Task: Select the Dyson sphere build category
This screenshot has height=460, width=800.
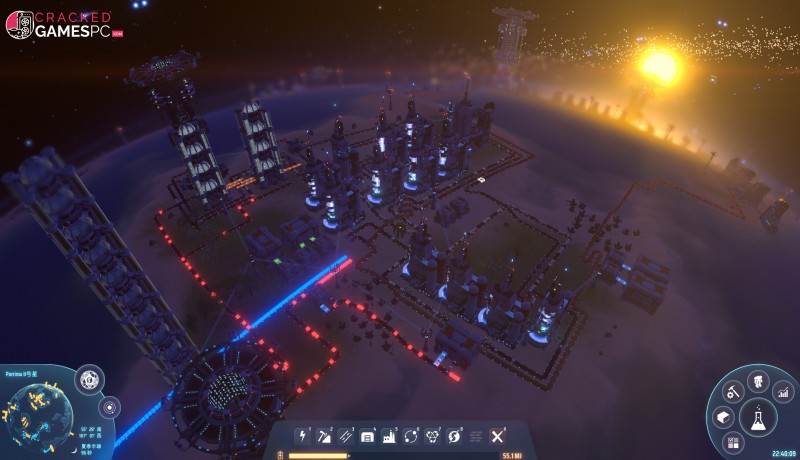Action: (454, 436)
